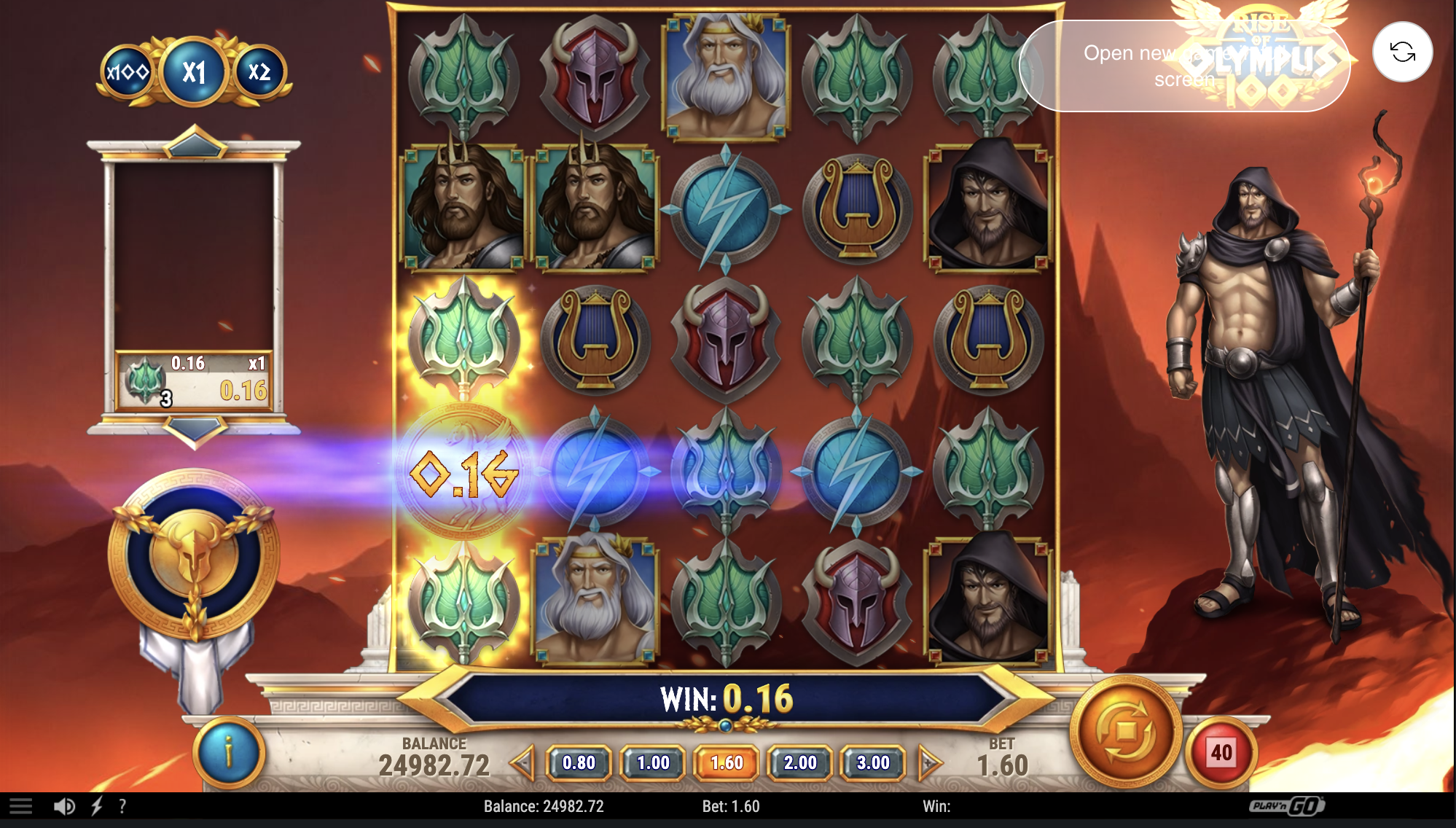
Task: Click the left arrow for lower bets
Action: click(522, 763)
